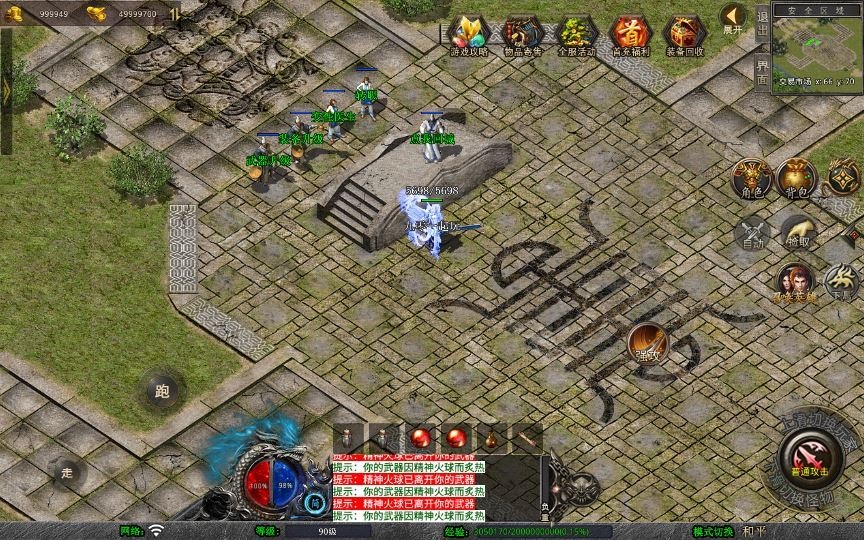Open the 游戏攻略 game guide

coord(468,35)
